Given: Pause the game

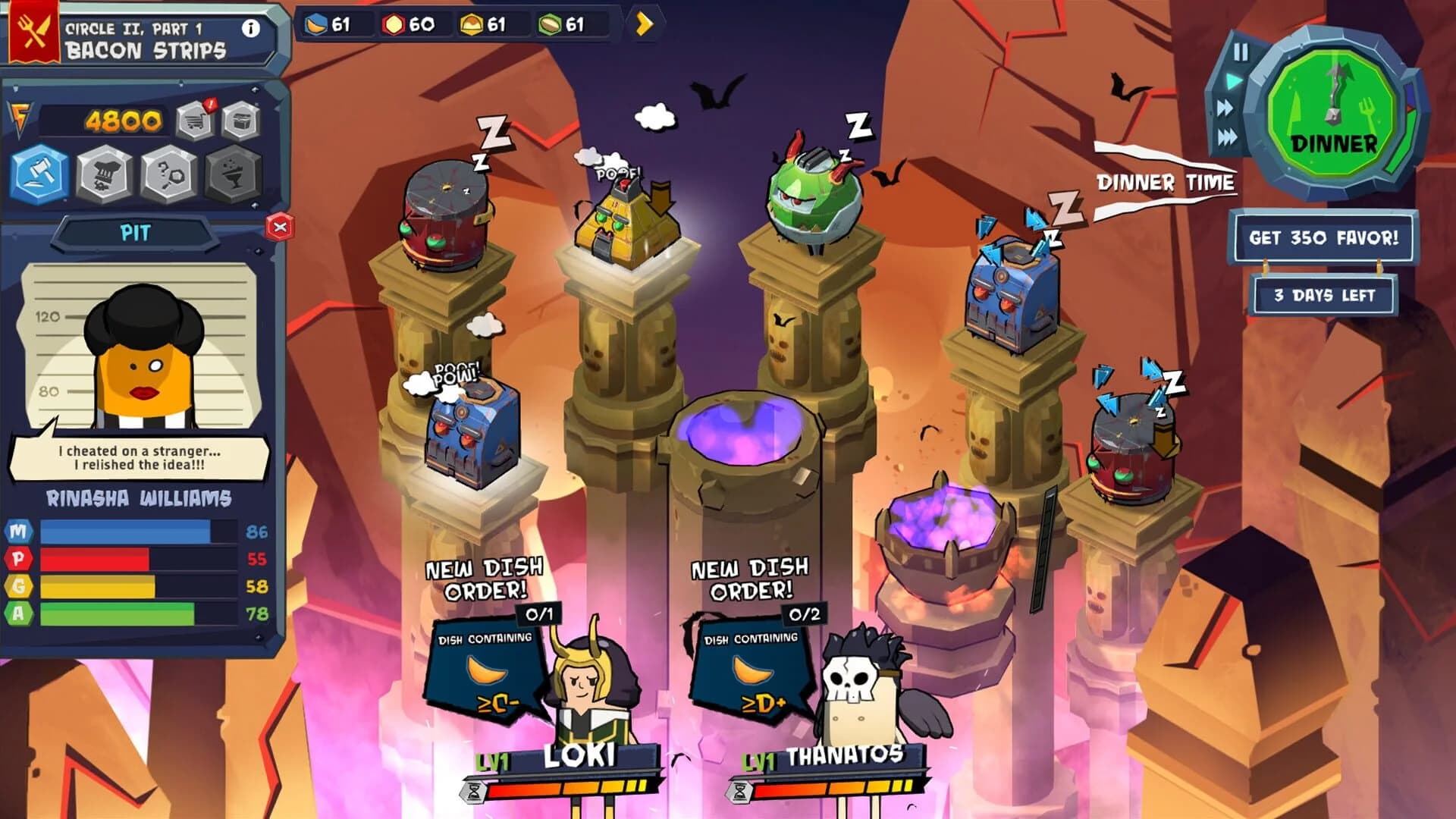Looking at the screenshot, I should (x=1241, y=52).
